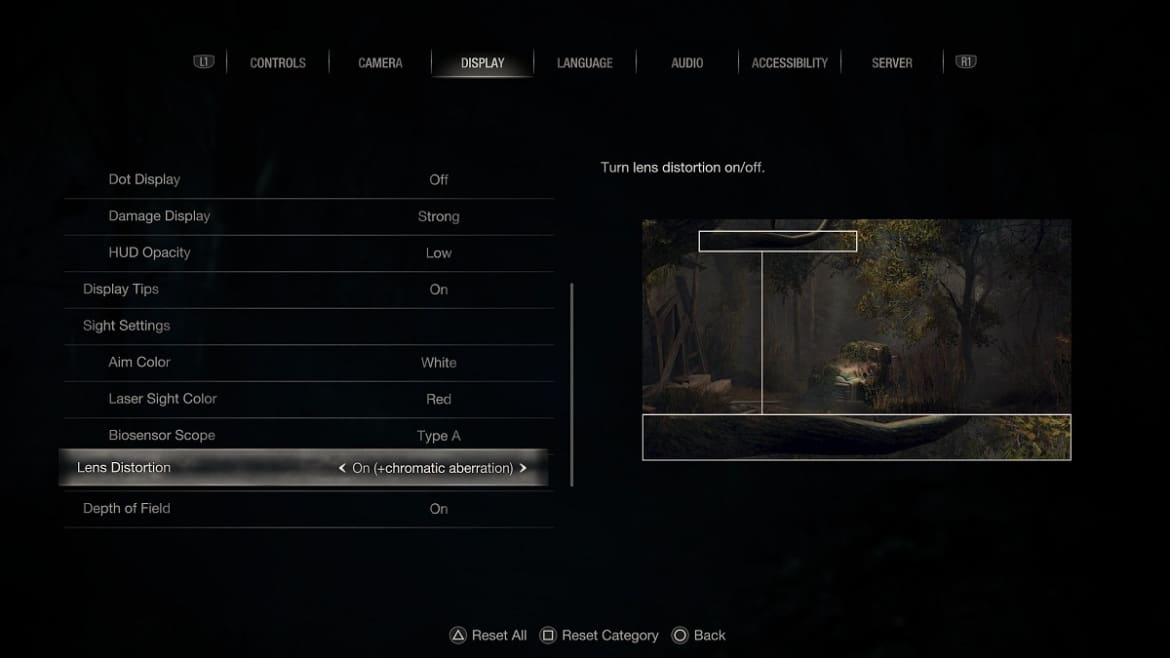
Task: Go to the Accessibility tab
Action: (x=789, y=63)
